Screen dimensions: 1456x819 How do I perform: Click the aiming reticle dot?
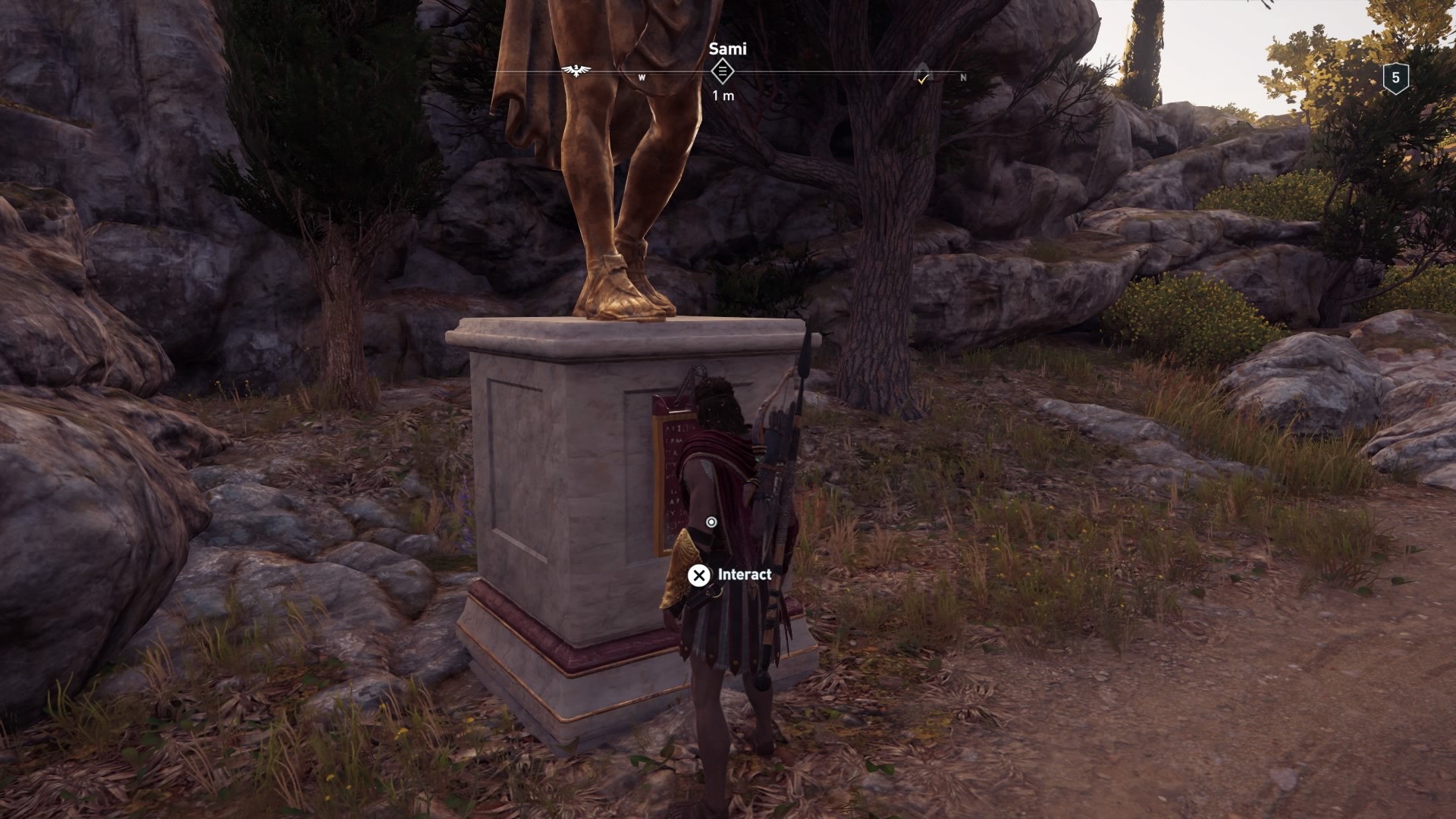[711, 521]
